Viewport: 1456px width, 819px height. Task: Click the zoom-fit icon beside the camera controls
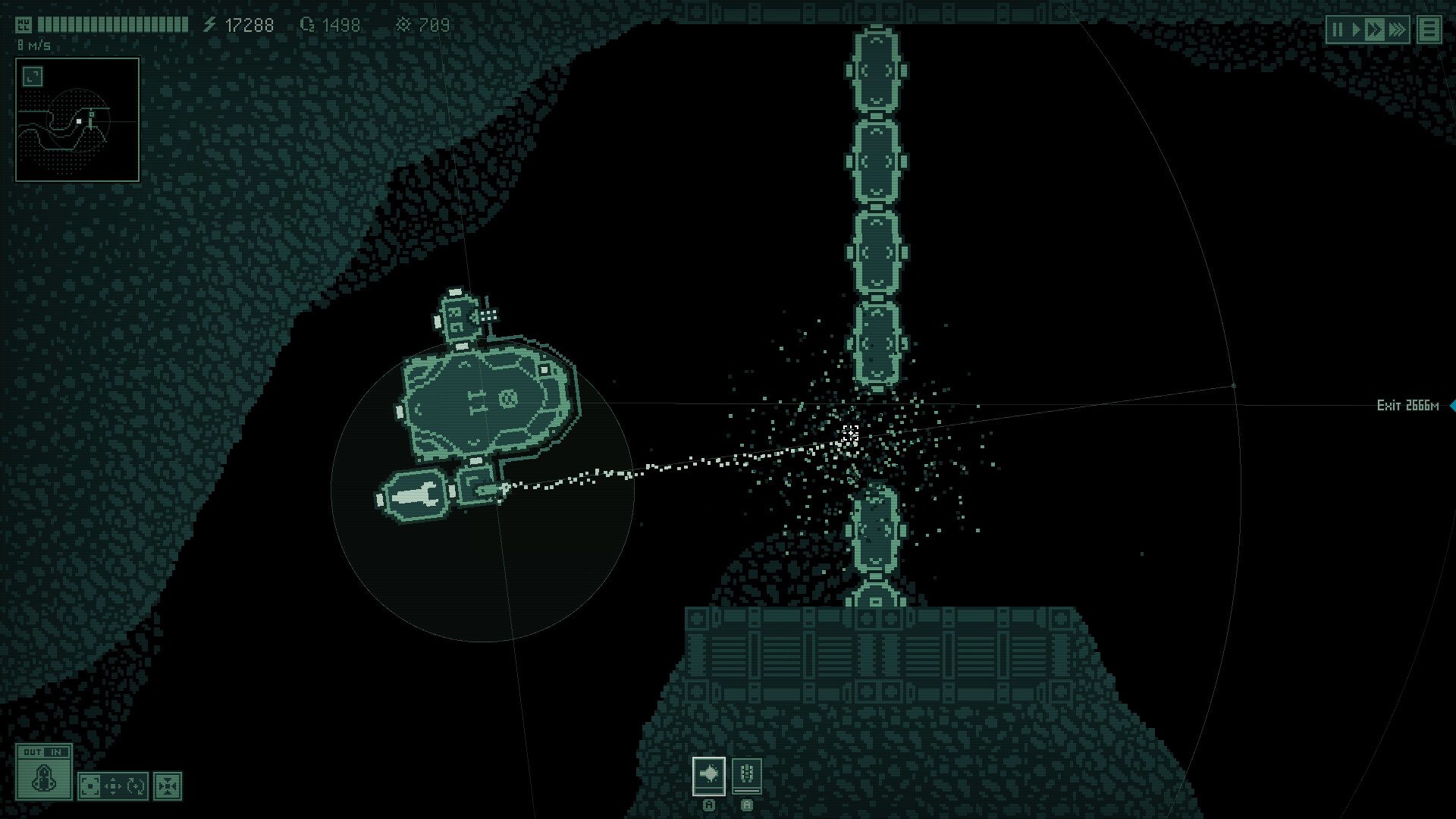pos(168,786)
